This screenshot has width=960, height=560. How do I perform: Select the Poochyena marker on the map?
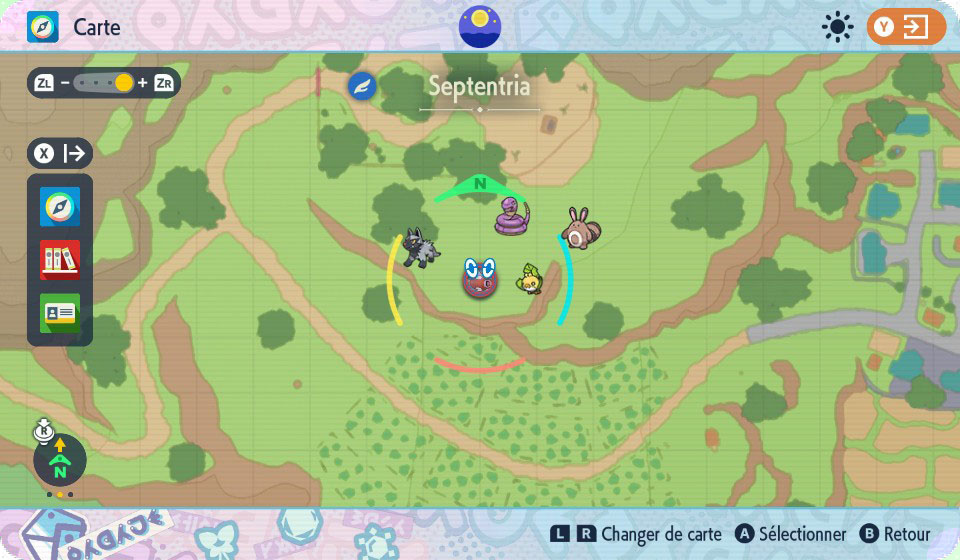click(x=420, y=246)
